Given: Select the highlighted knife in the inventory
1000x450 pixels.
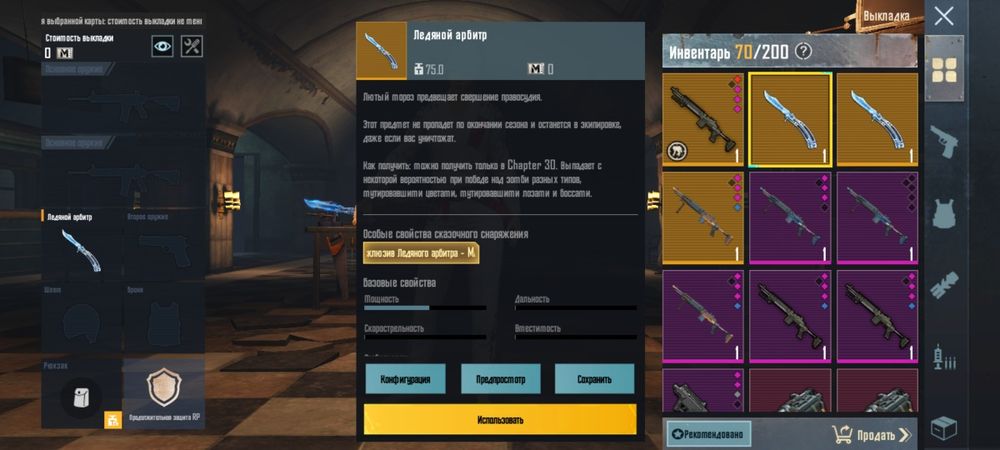Looking at the screenshot, I should pyautogui.click(x=790, y=118).
